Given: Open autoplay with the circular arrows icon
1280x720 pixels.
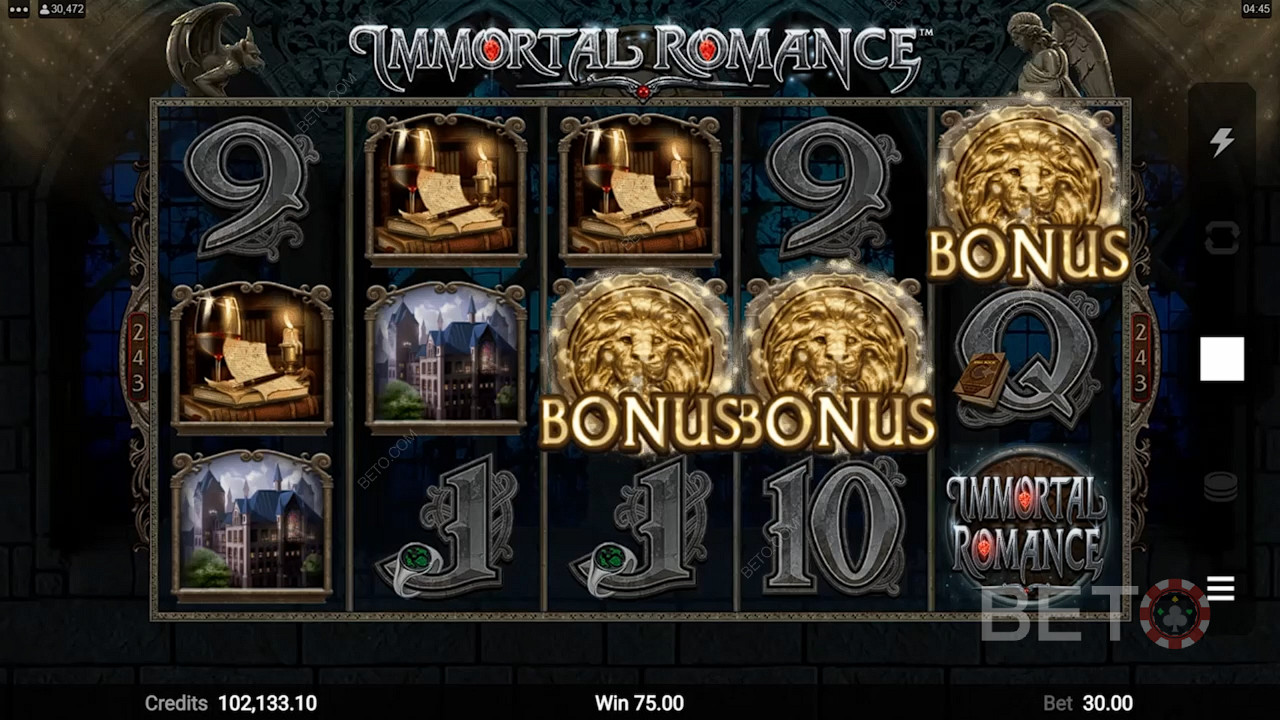Looking at the screenshot, I should [x=1222, y=238].
